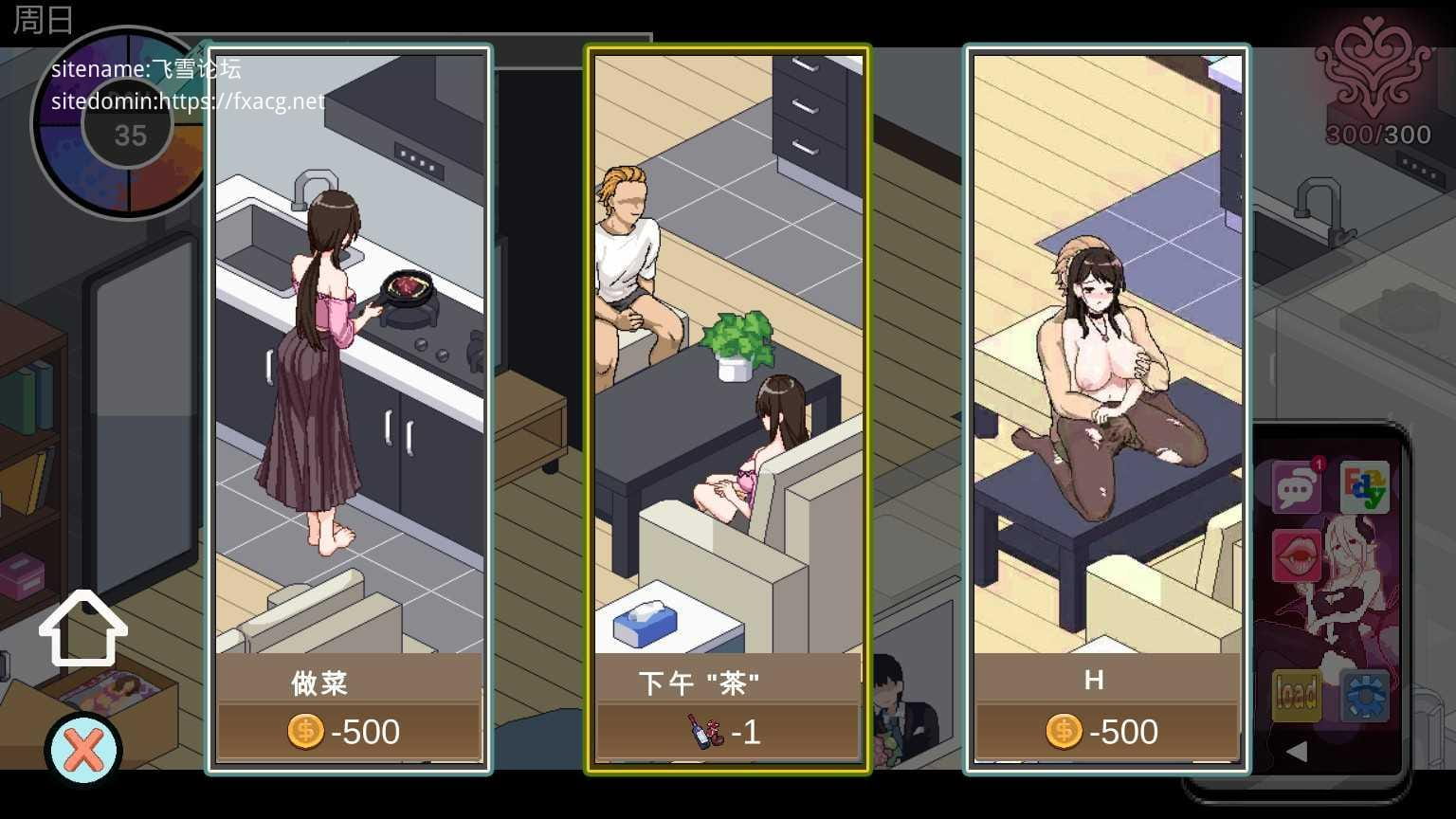Choose the 下午"茶" activity card
1456x819 pixels.
(x=727, y=409)
